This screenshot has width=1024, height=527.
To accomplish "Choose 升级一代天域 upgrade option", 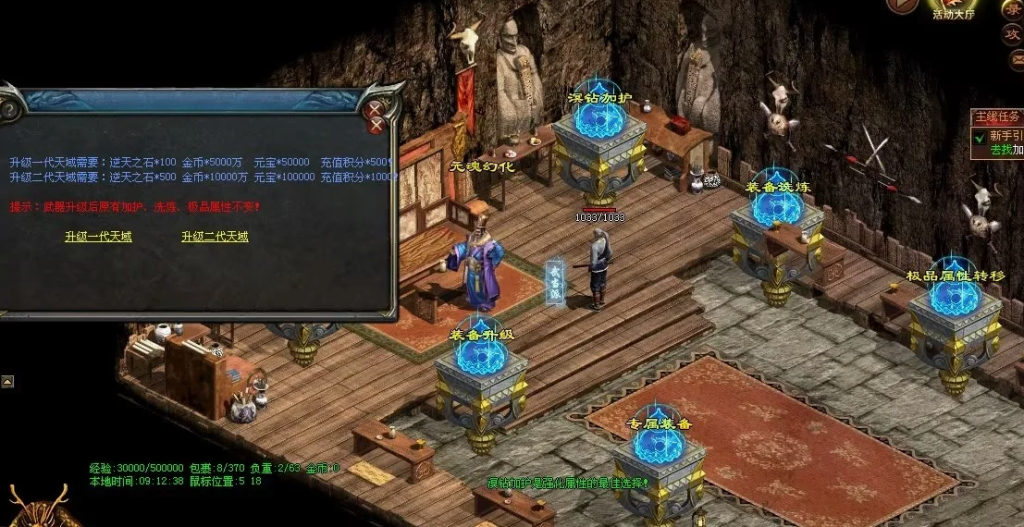I will [x=98, y=237].
